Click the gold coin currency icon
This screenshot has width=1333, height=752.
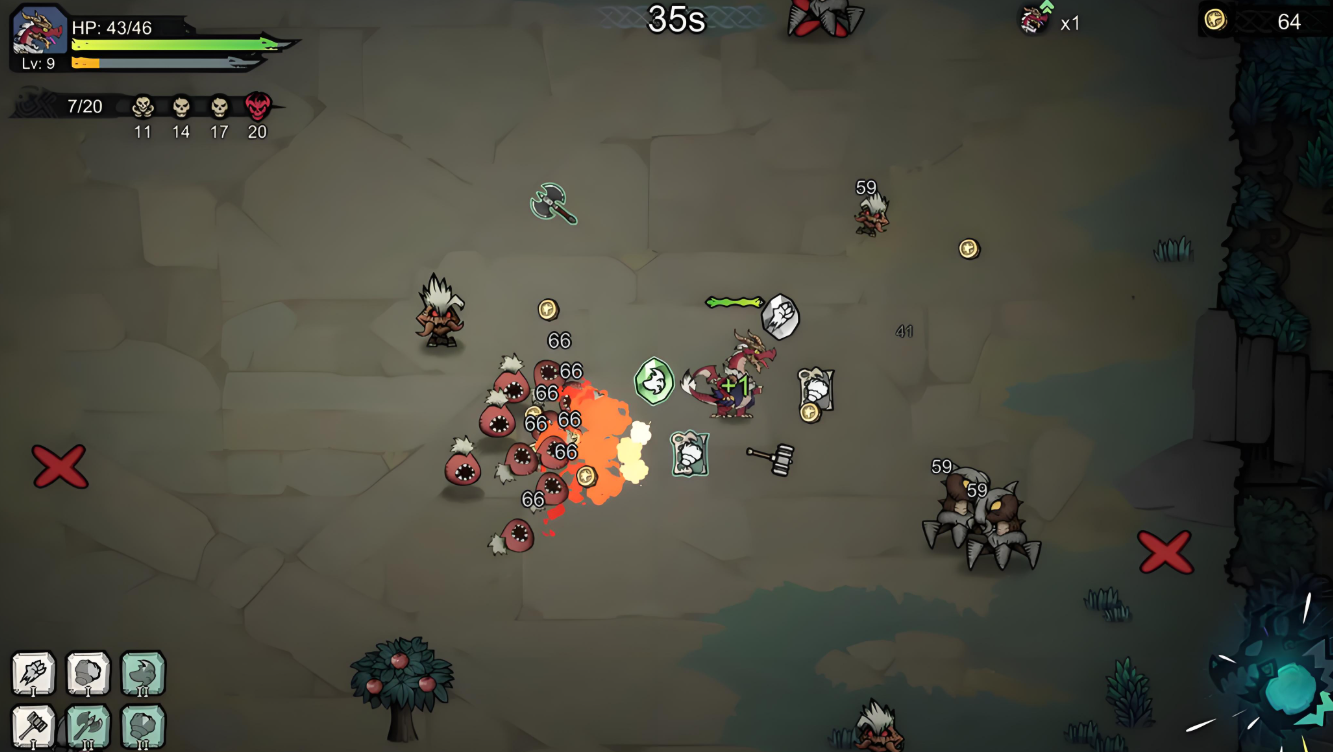tap(1215, 20)
